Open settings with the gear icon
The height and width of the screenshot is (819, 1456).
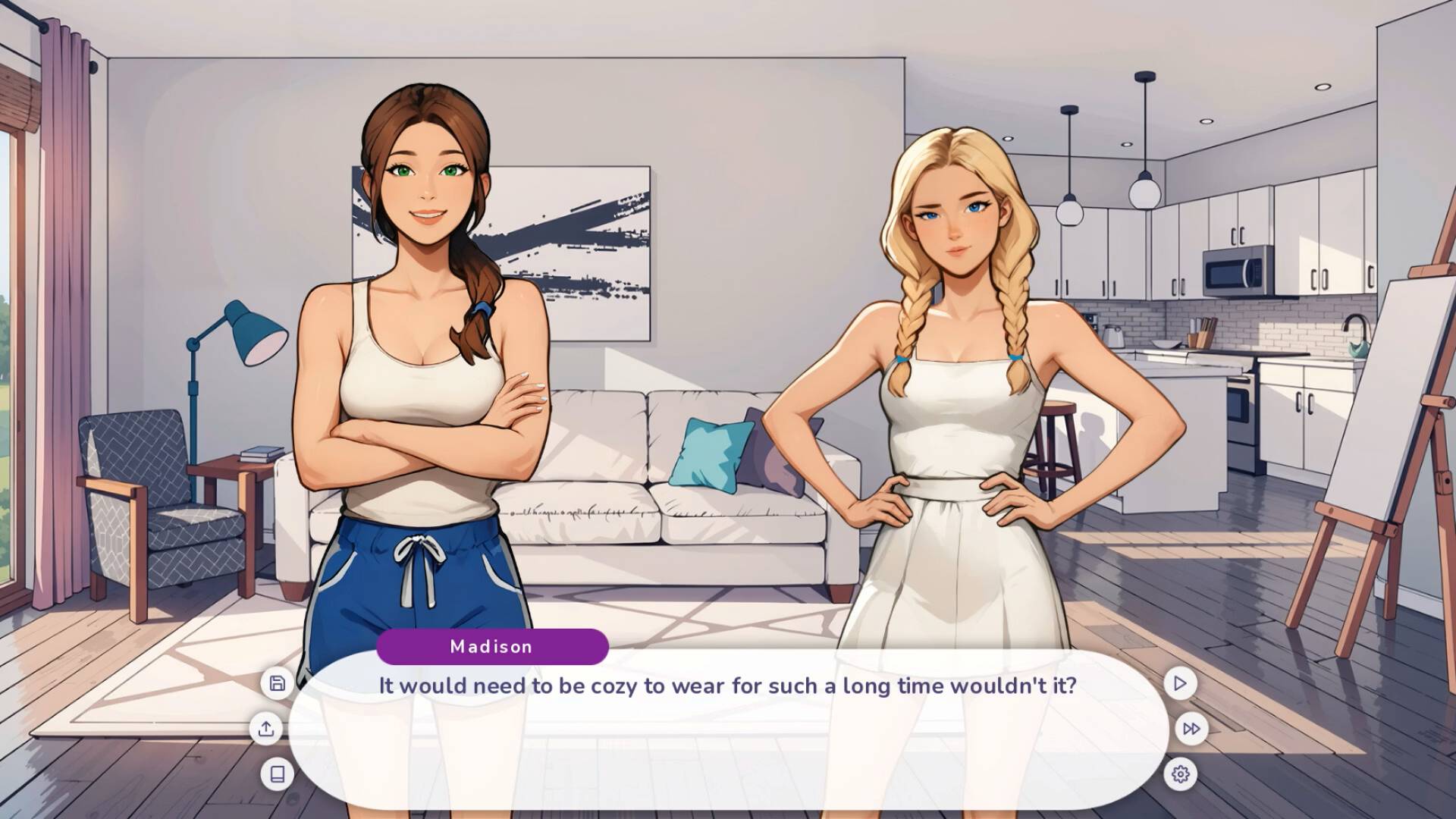coord(1180,774)
